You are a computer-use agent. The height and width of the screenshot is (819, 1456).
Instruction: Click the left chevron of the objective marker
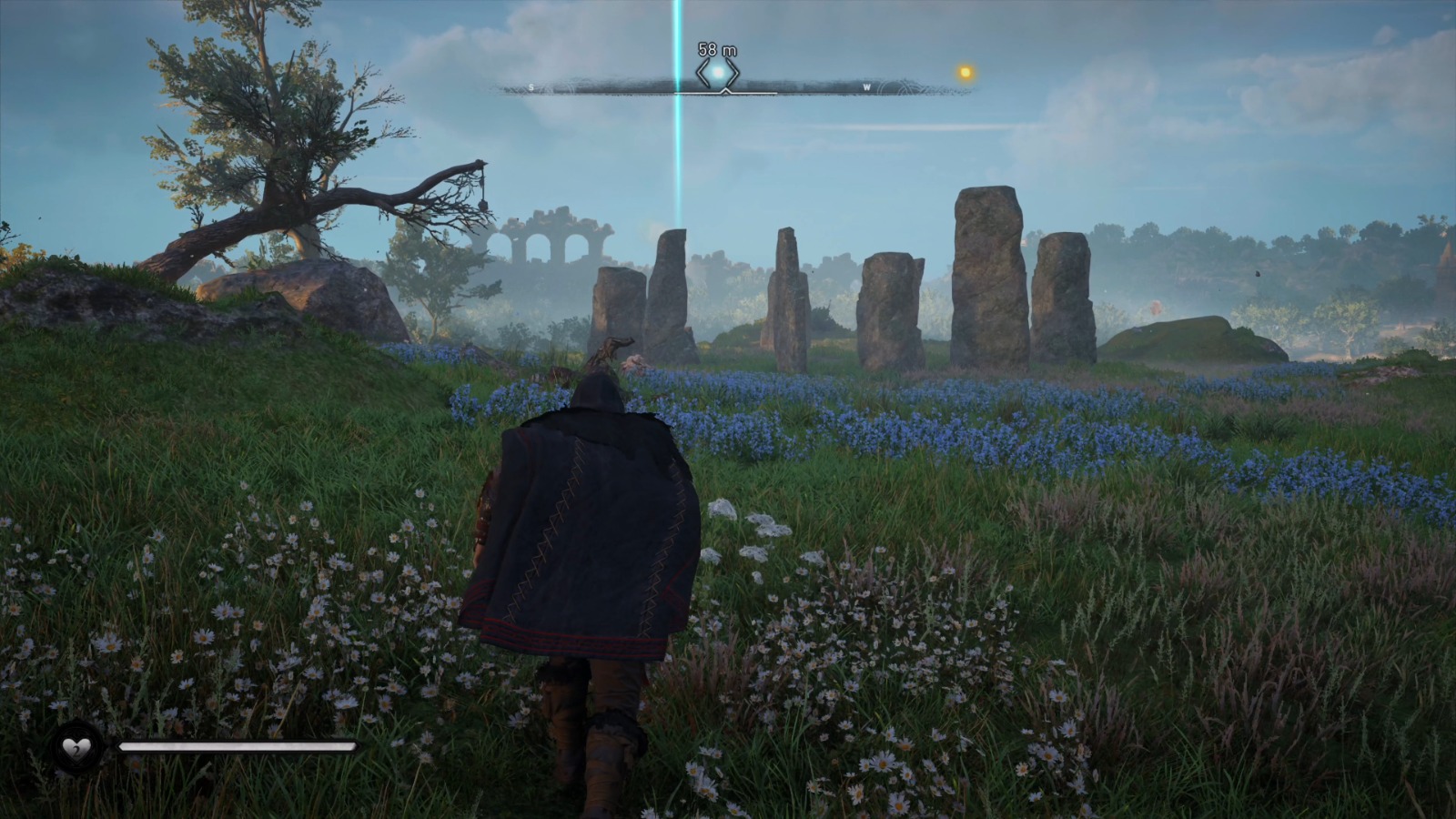pyautogui.click(x=704, y=71)
